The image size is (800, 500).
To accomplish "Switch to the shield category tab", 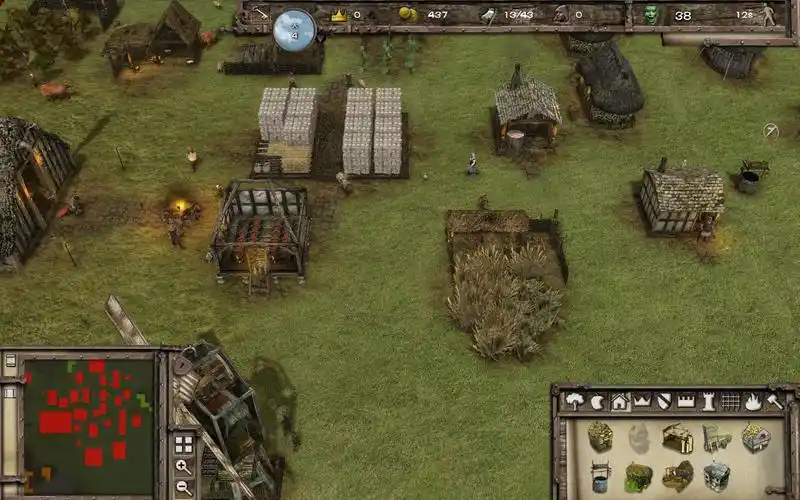I will click(663, 401).
